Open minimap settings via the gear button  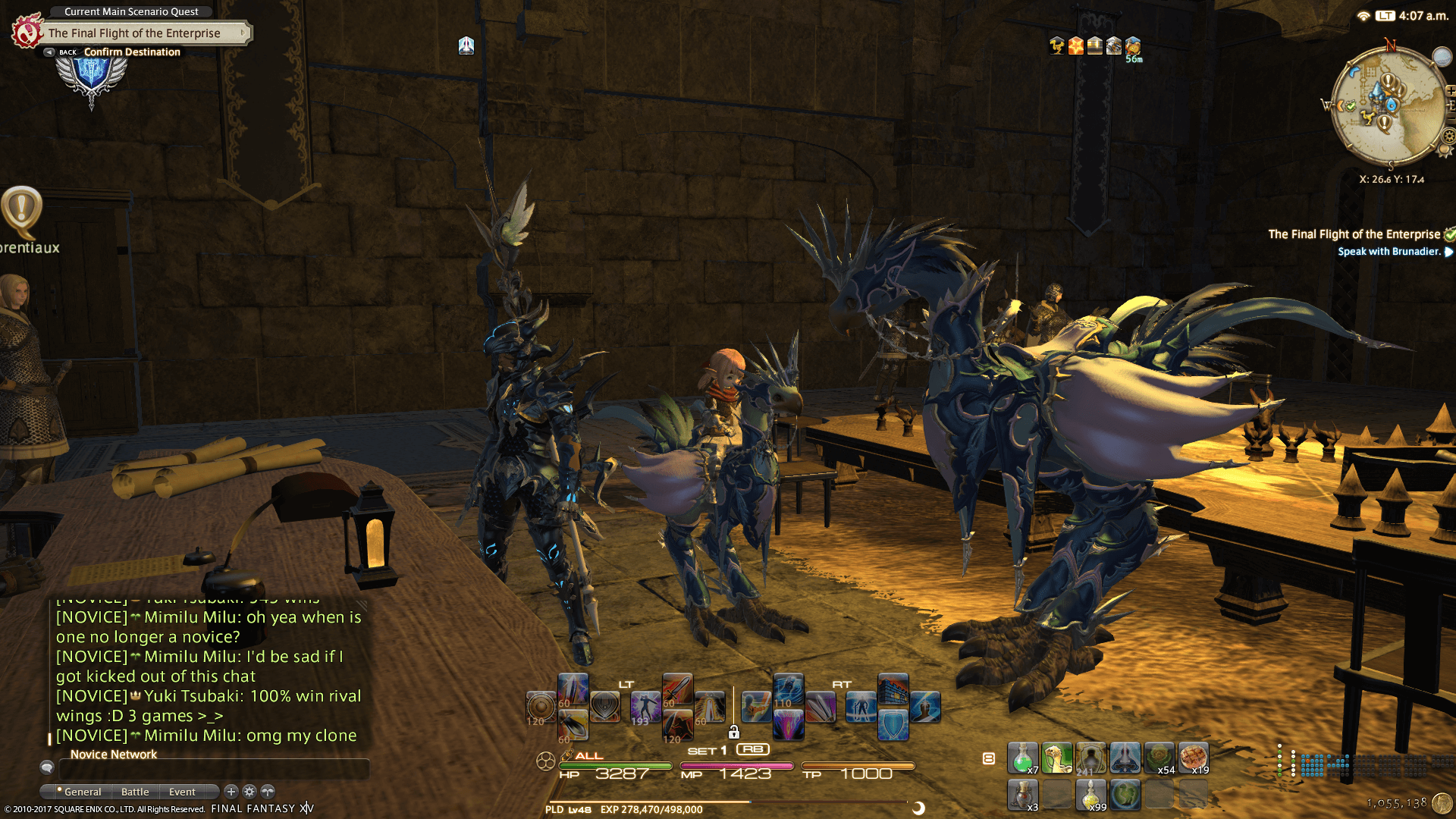pyautogui.click(x=1449, y=136)
